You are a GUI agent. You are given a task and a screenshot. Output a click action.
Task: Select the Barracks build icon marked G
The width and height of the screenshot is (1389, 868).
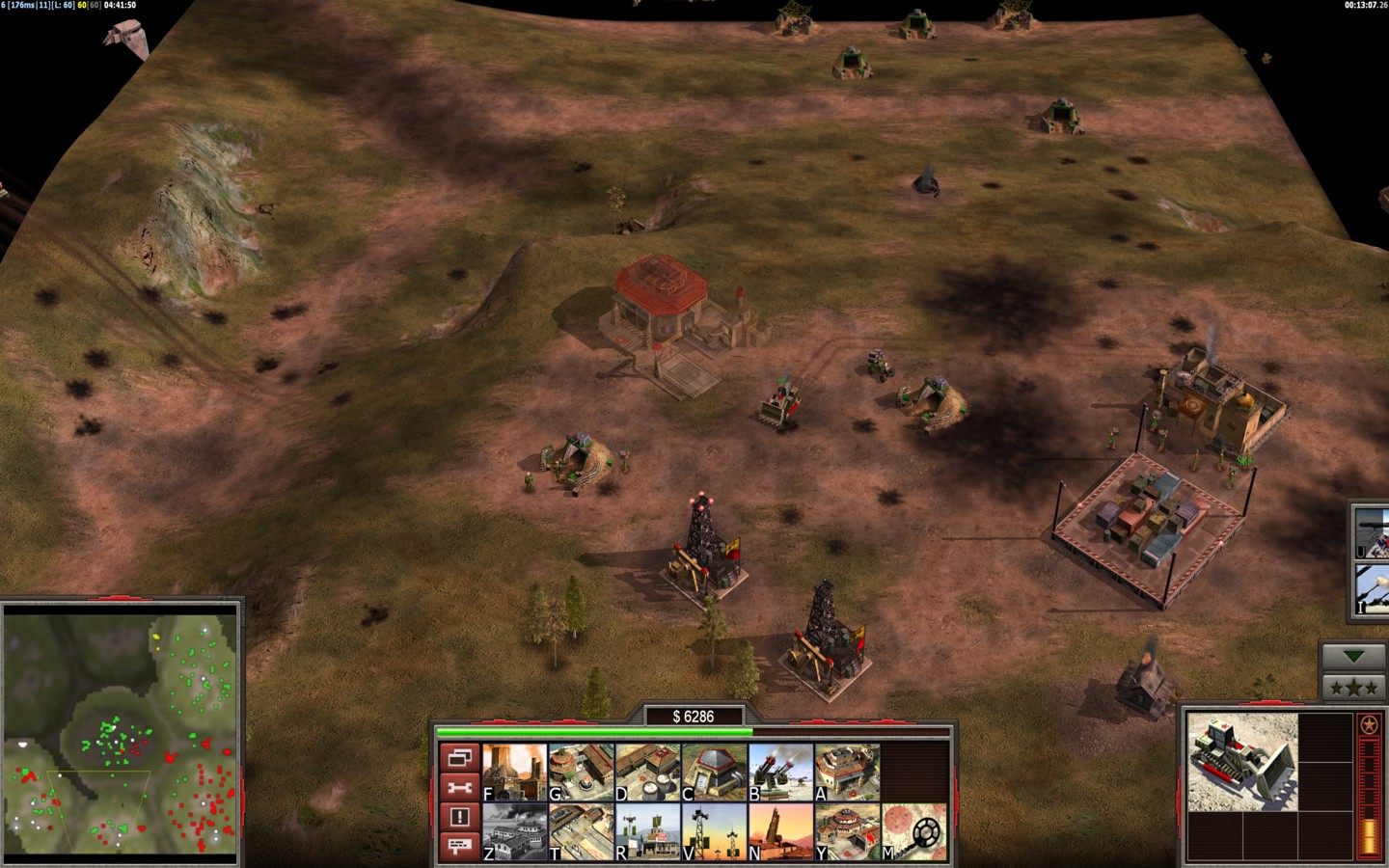581,773
